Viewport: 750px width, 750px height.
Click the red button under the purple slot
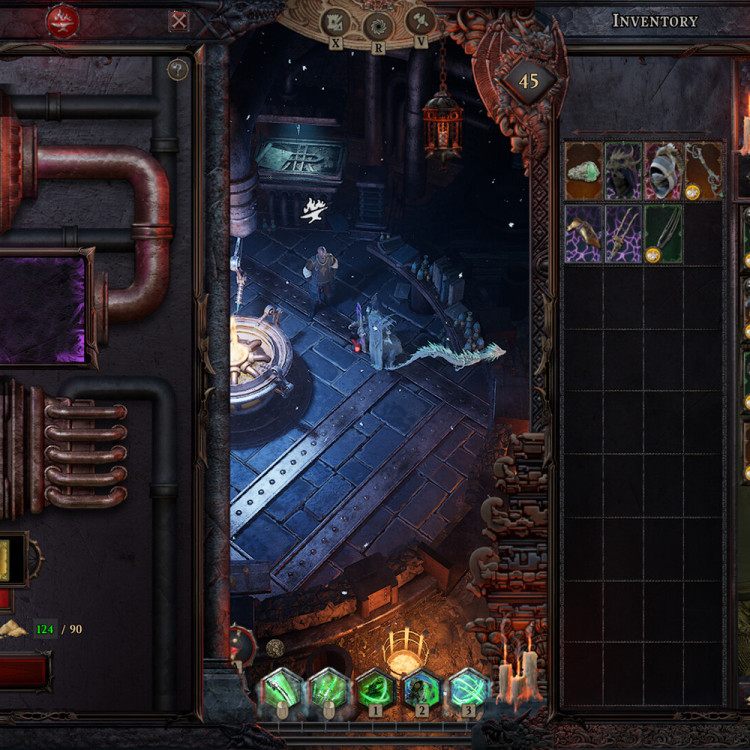click(x=22, y=671)
